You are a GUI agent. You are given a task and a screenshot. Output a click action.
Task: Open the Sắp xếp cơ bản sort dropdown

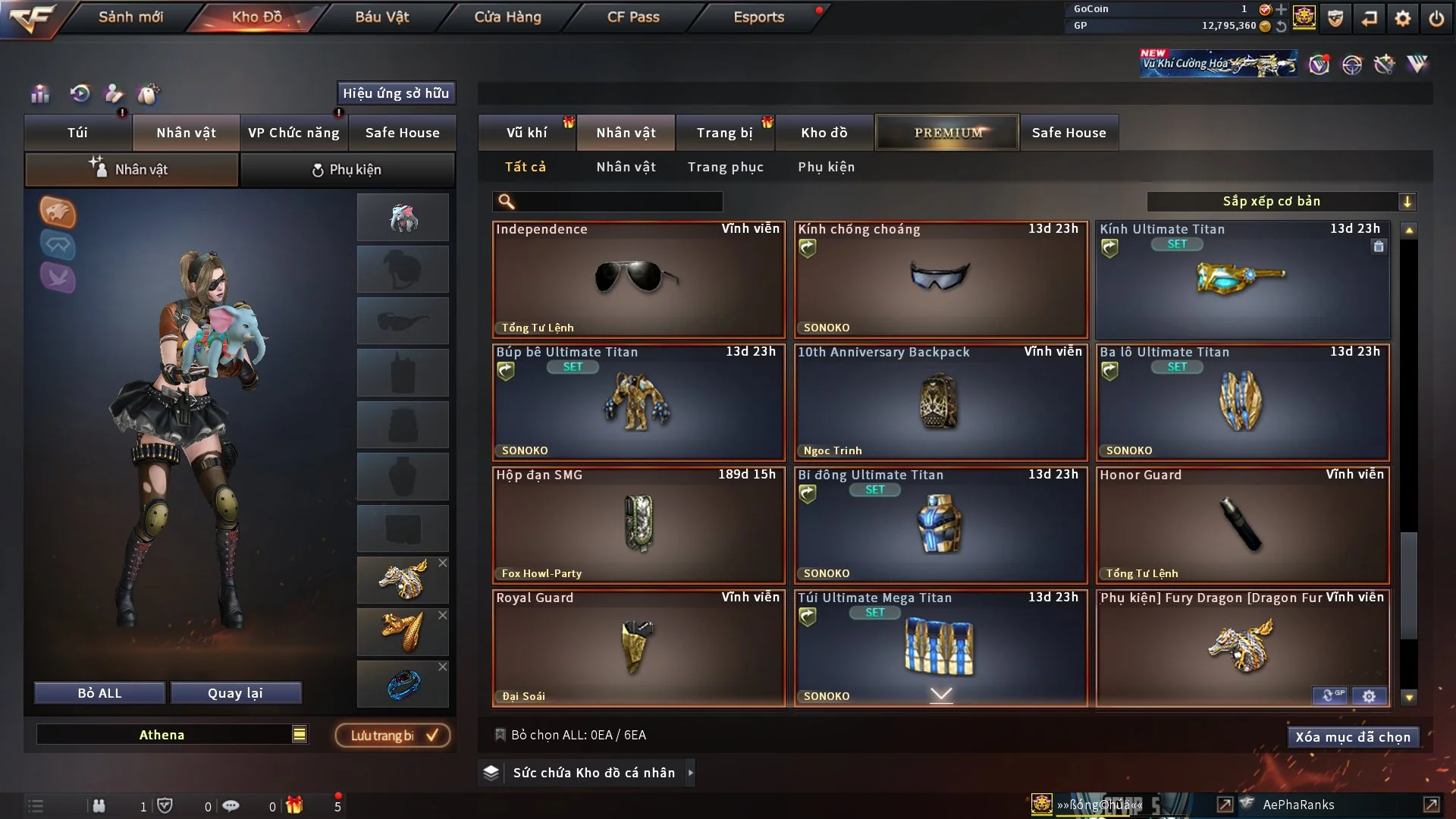click(1280, 202)
